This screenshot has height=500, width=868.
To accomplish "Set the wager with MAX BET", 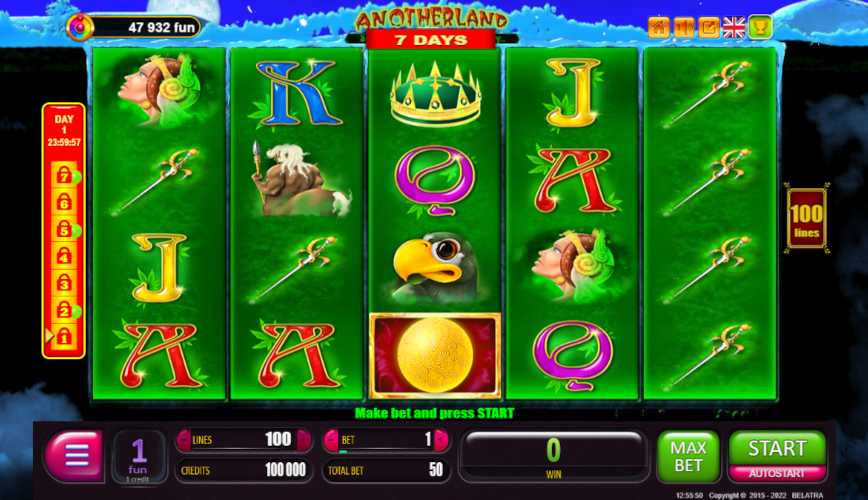I will (688, 457).
